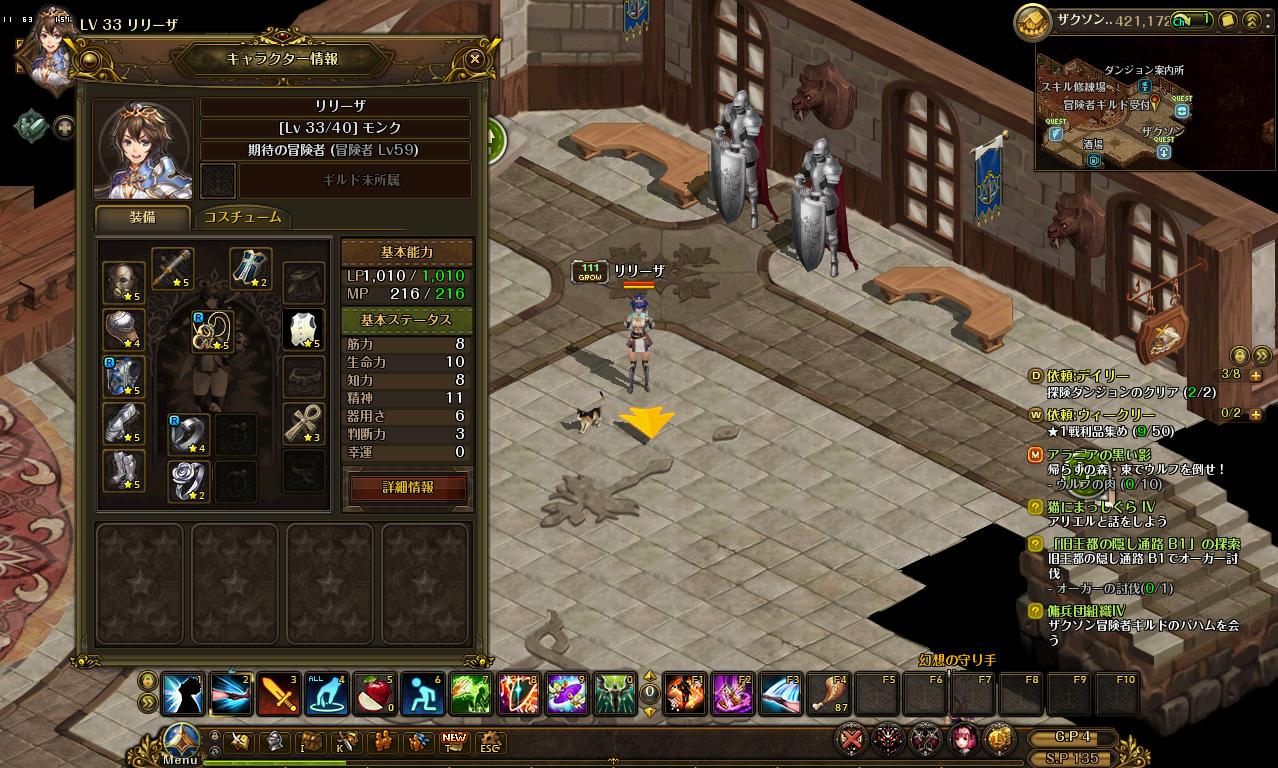
Task: Expand the ウィークリー weekly request plus button
Action: 1255,414
